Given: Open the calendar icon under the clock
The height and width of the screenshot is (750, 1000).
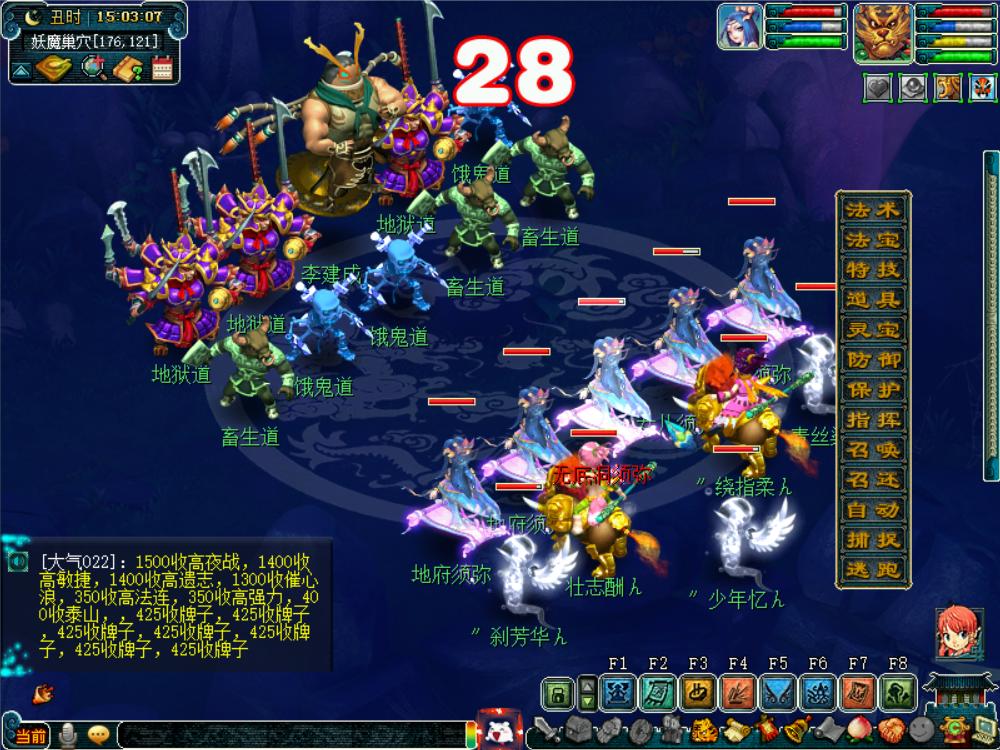Looking at the screenshot, I should pos(163,68).
